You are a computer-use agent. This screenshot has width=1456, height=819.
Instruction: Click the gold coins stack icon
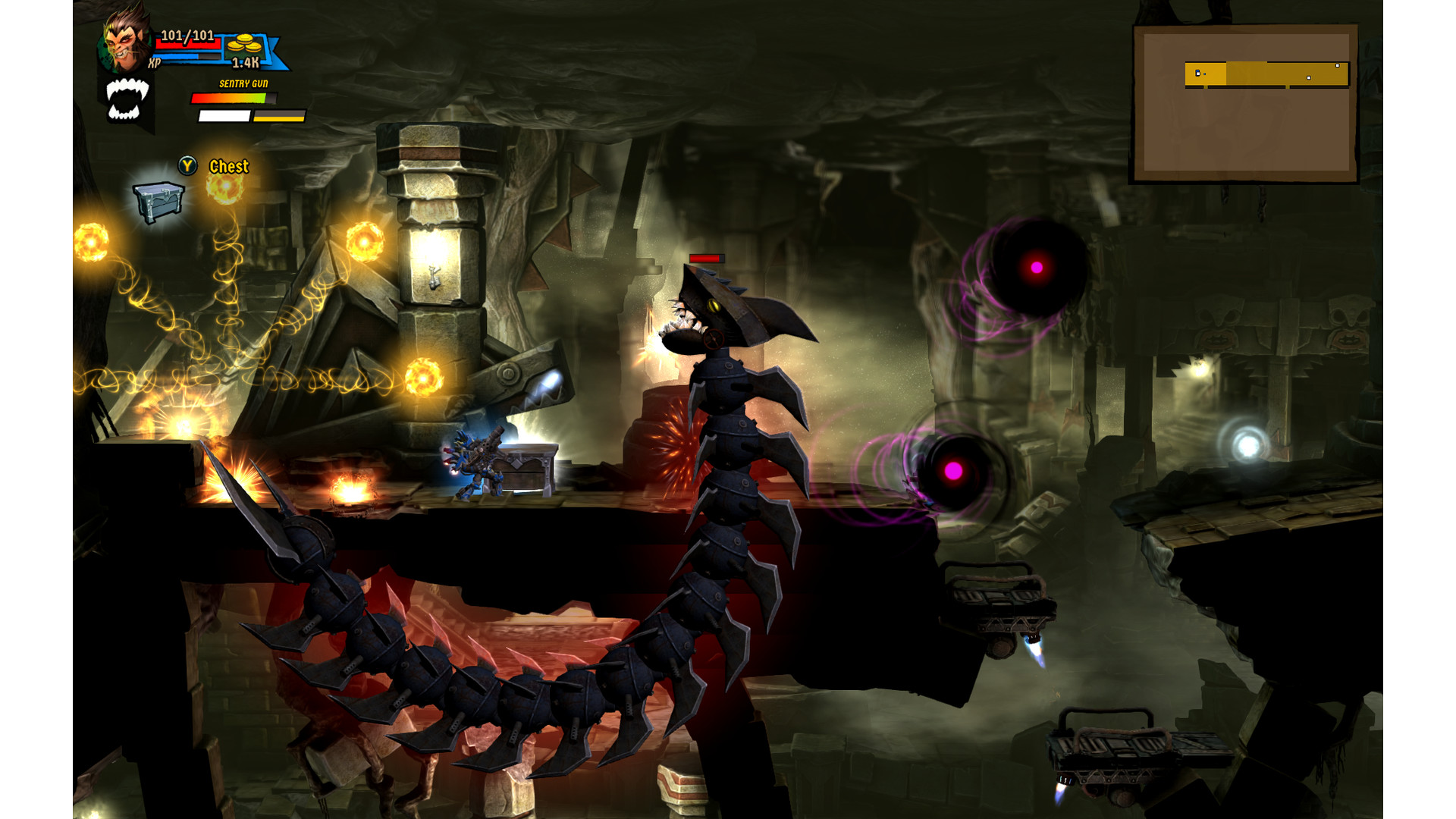click(243, 44)
